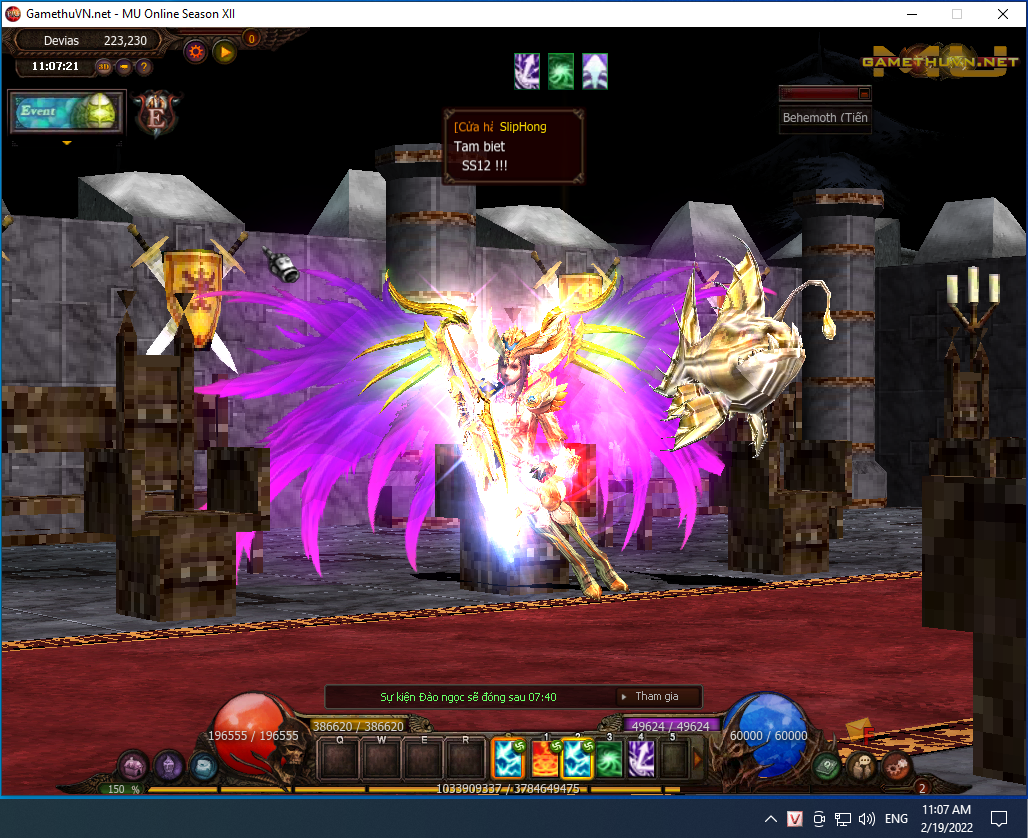1028x838 pixels.
Task: Toggle the 3D view button
Action: 104,67
